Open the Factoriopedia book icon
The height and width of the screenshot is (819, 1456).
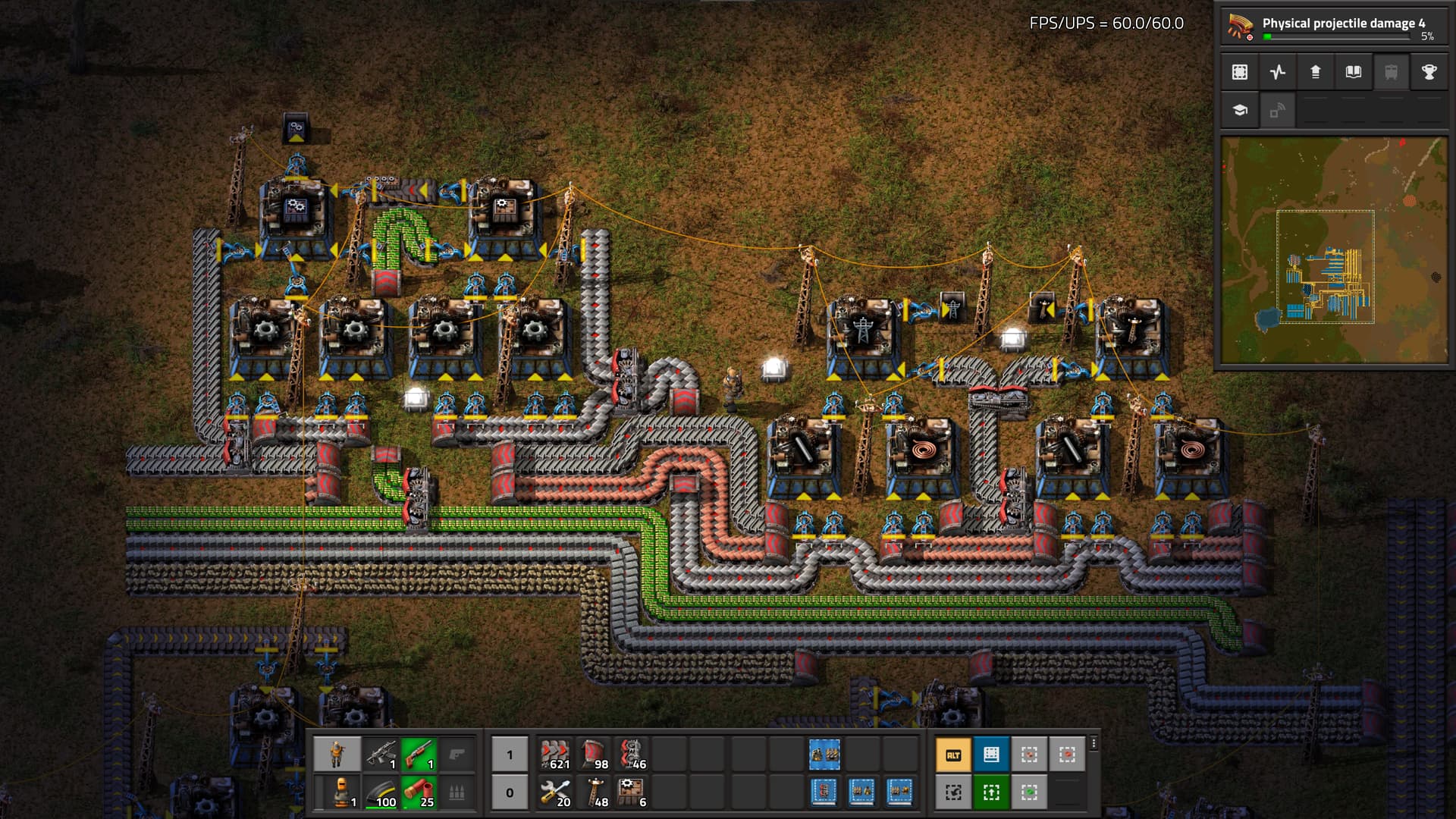1354,72
